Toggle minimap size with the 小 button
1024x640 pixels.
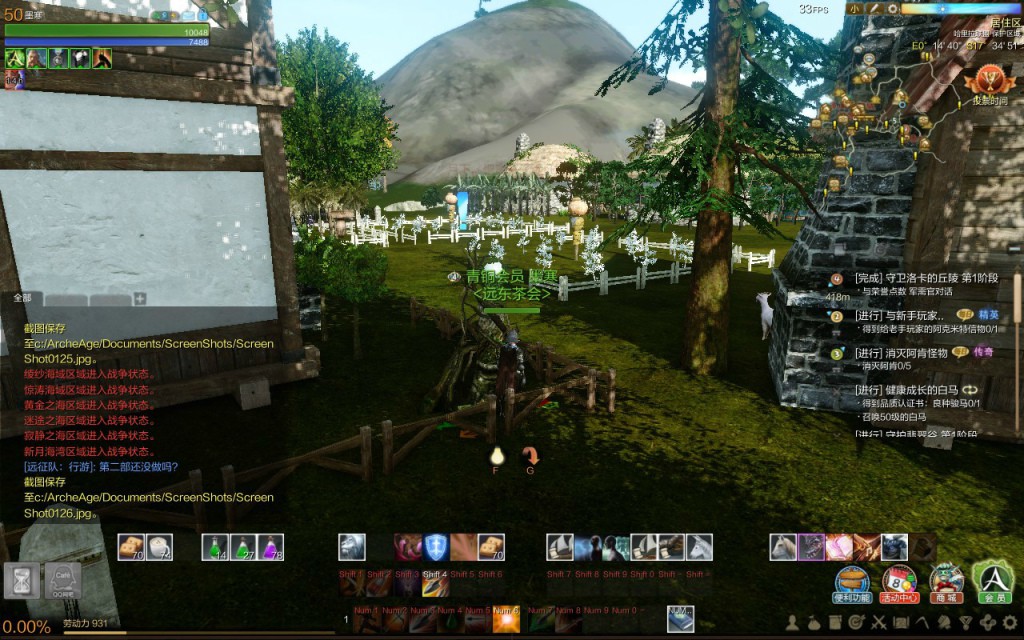click(x=854, y=8)
